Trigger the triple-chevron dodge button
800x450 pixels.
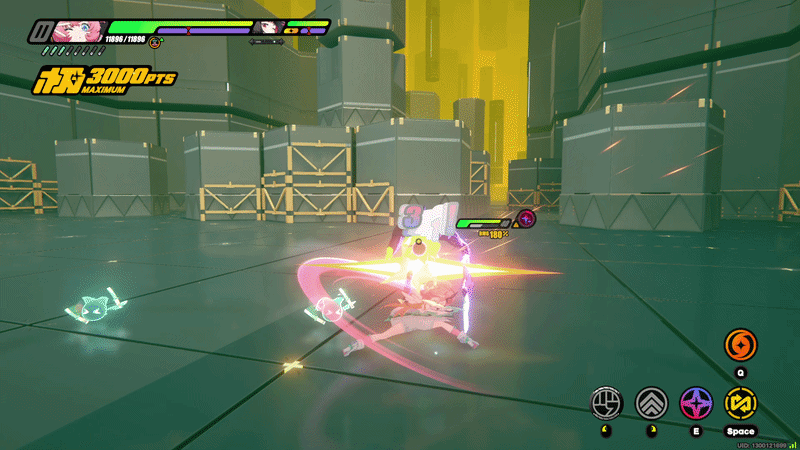click(651, 403)
